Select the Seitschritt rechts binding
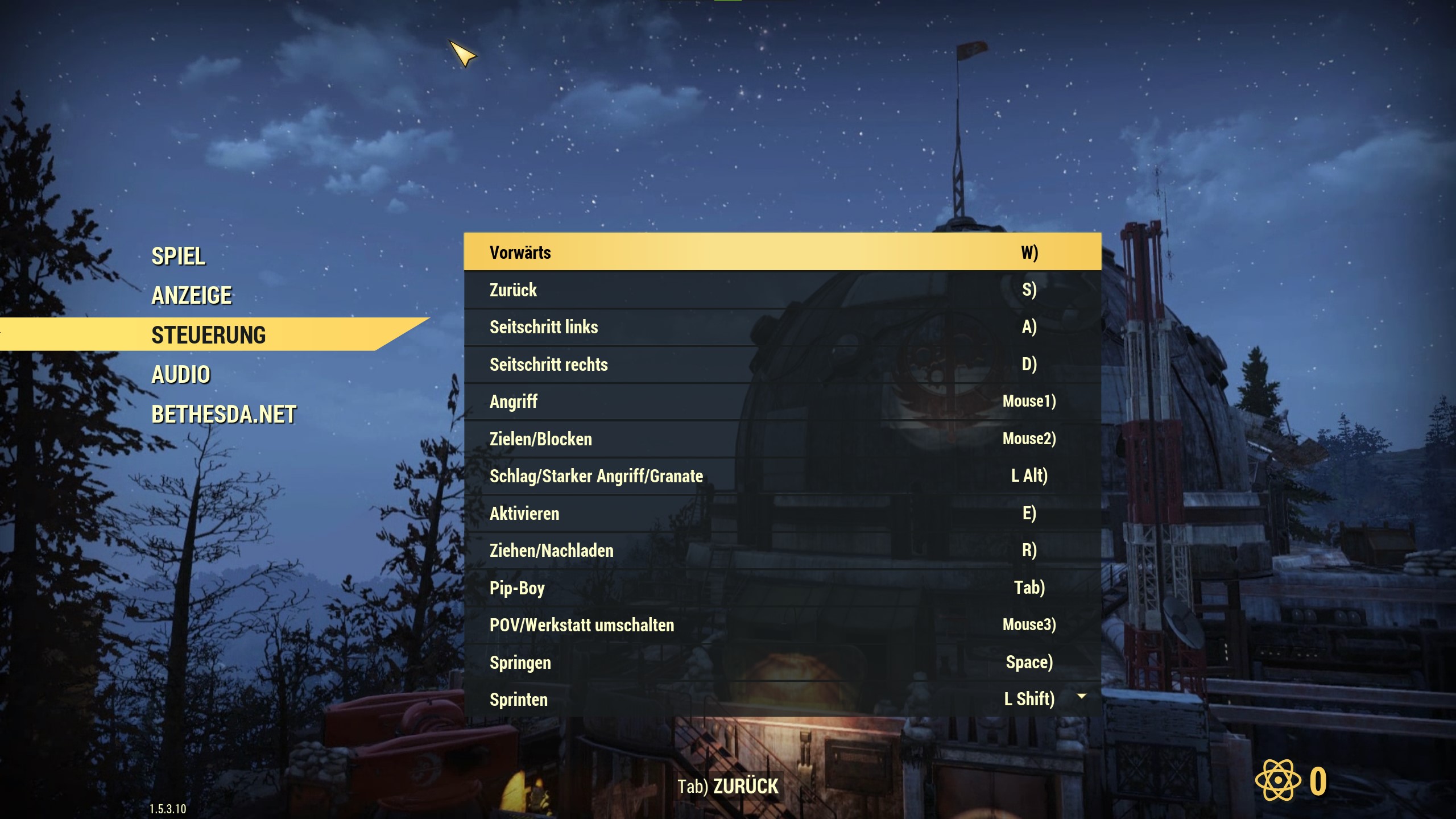This screenshot has width=1456, height=819. 782,365
